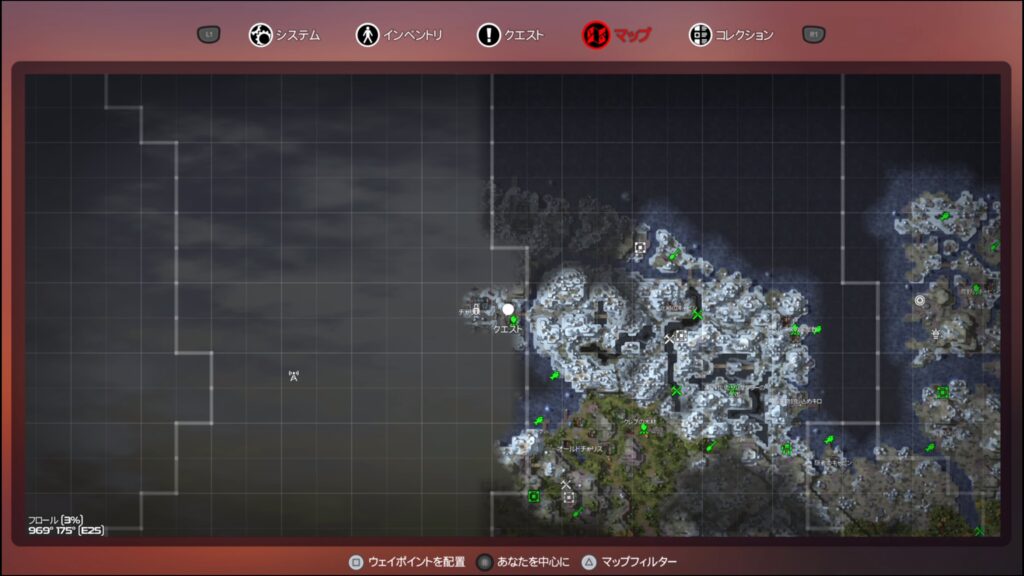
Task: Open the インベントリ tab
Action: (399, 35)
